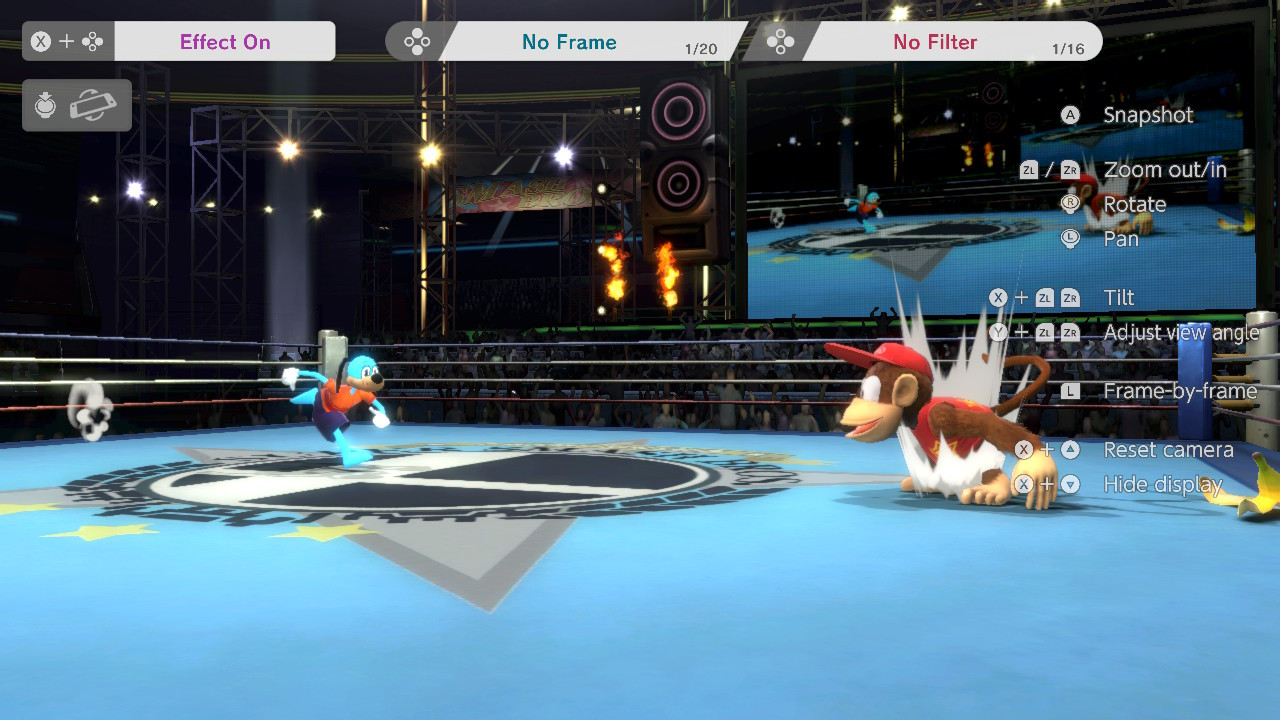Click the R stick icon beside Rotate

(1071, 204)
